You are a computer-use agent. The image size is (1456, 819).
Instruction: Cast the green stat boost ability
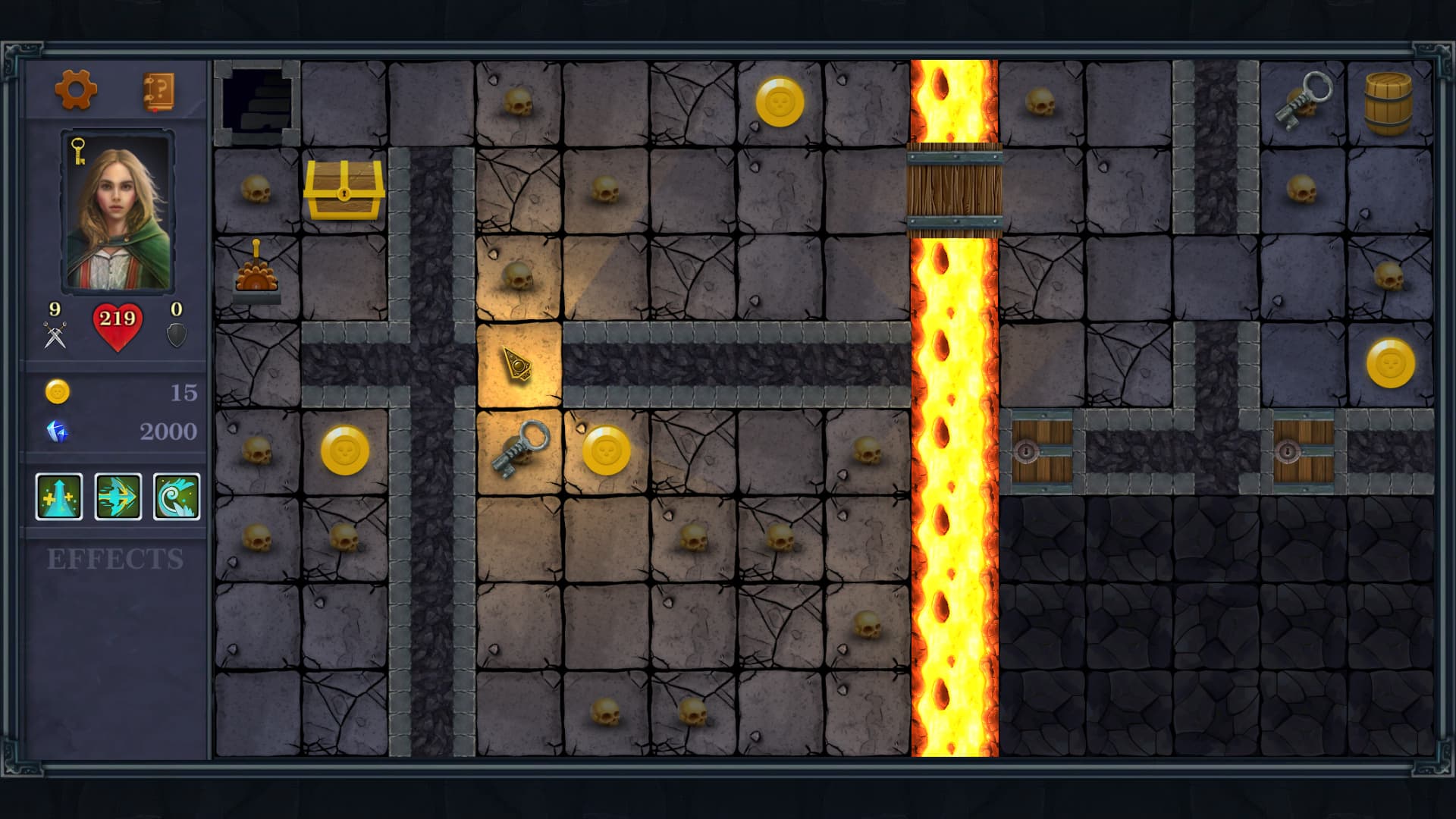tap(58, 497)
